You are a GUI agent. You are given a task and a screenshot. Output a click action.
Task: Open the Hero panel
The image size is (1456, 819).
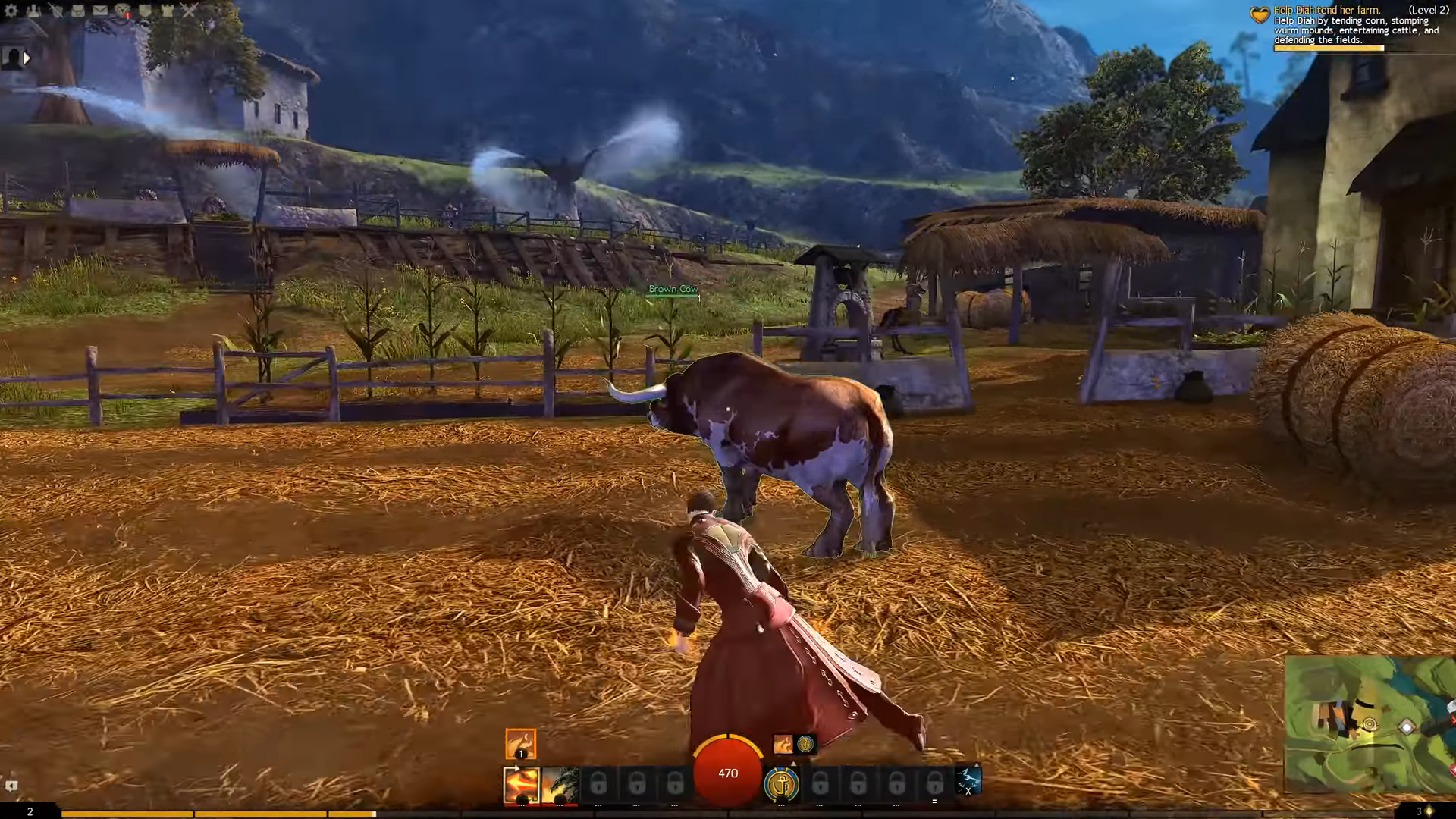(56, 10)
